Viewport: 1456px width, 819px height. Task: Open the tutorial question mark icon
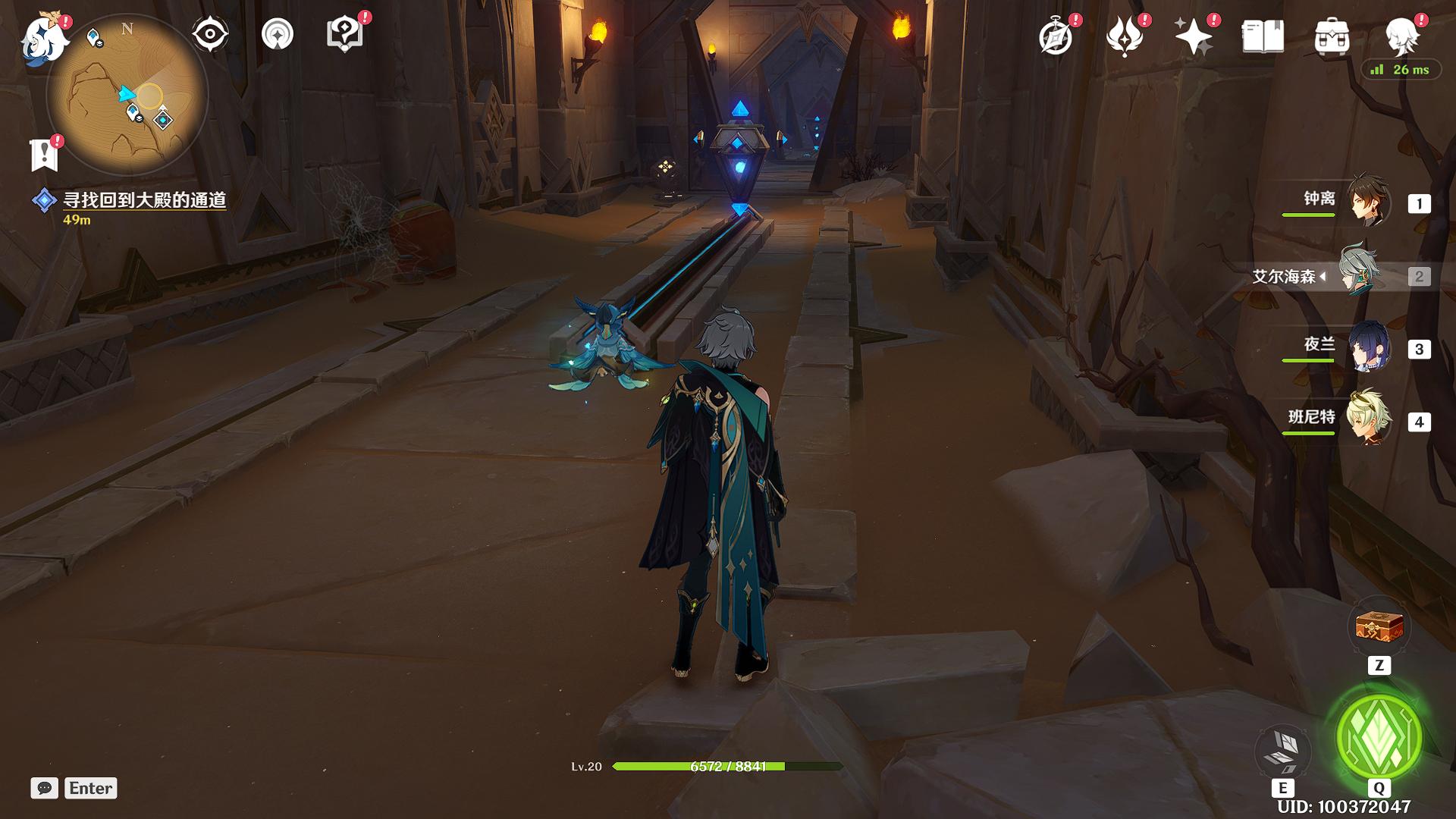click(344, 35)
